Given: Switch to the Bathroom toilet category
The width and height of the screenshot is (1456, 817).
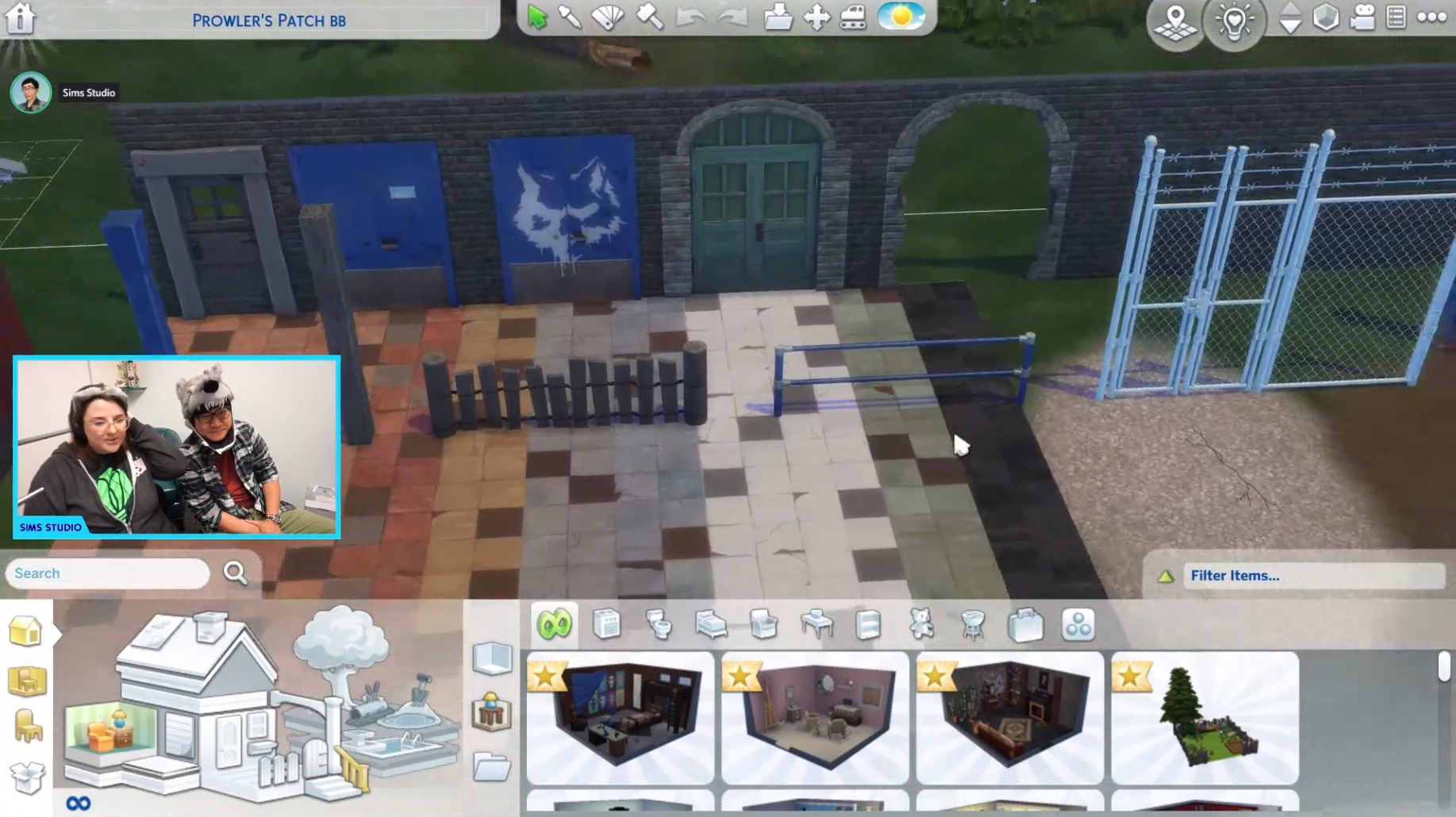Looking at the screenshot, I should pos(659,625).
